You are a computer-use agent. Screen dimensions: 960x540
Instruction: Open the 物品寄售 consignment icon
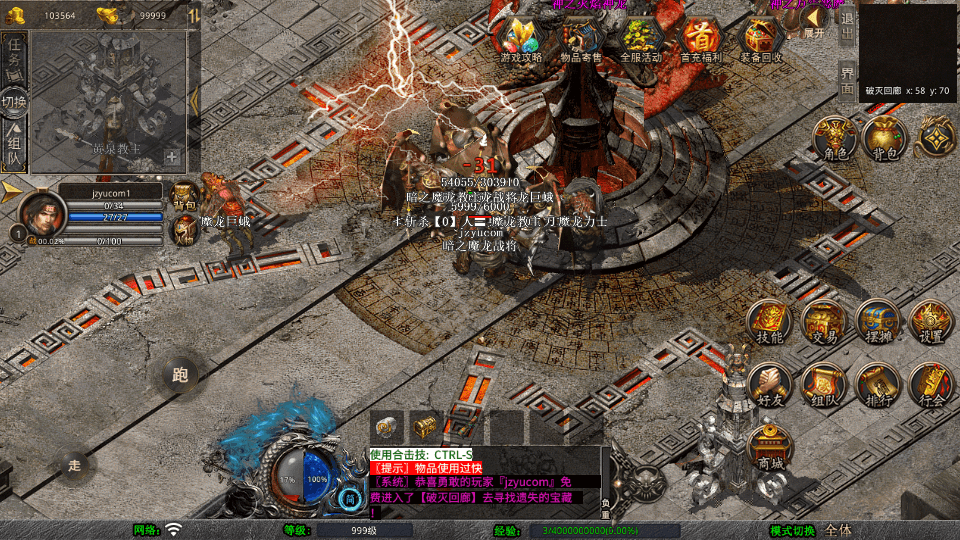click(x=581, y=40)
